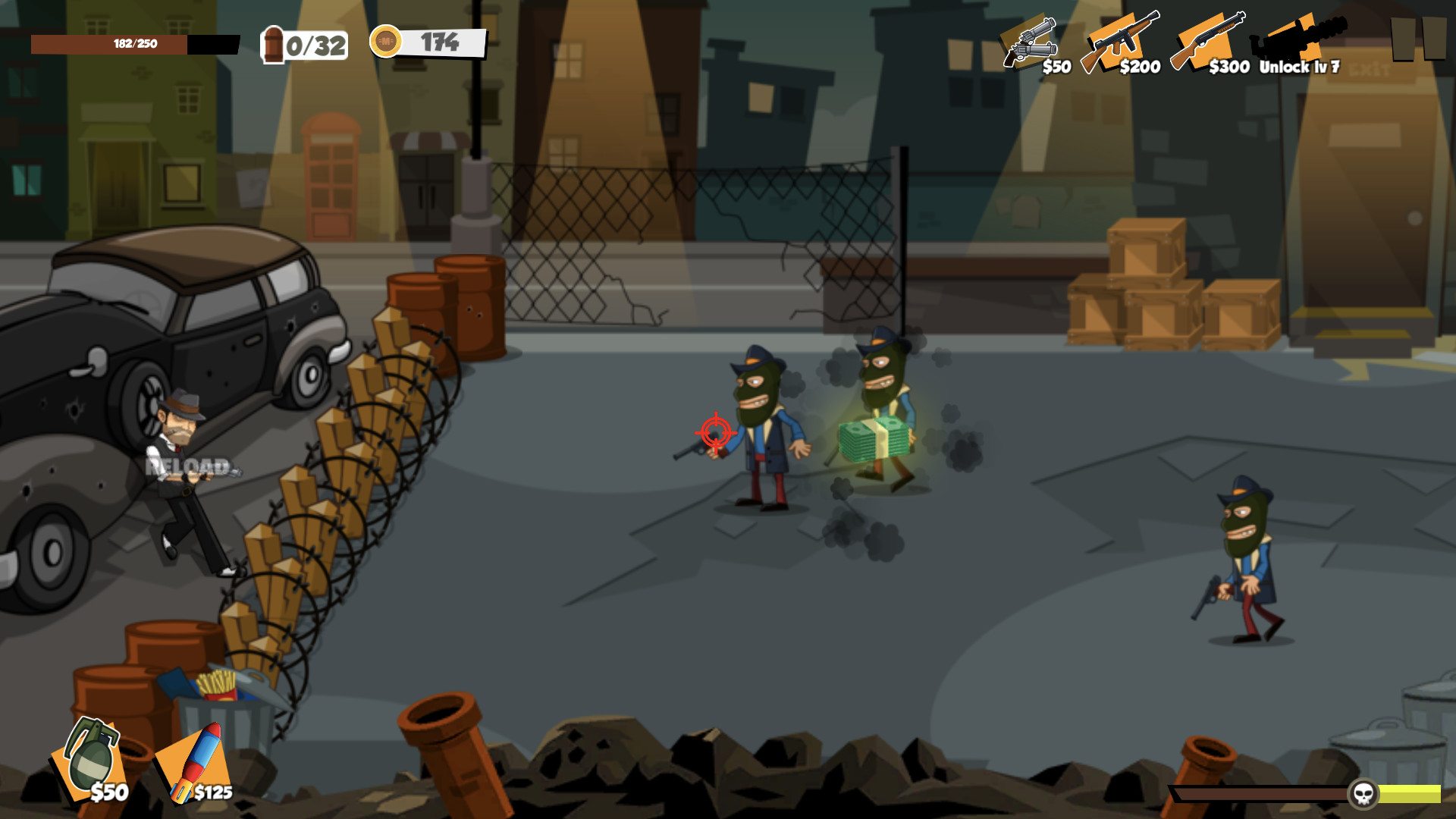1456x819 pixels.
Task: Throw a grenade costing $50
Action: coord(91,762)
